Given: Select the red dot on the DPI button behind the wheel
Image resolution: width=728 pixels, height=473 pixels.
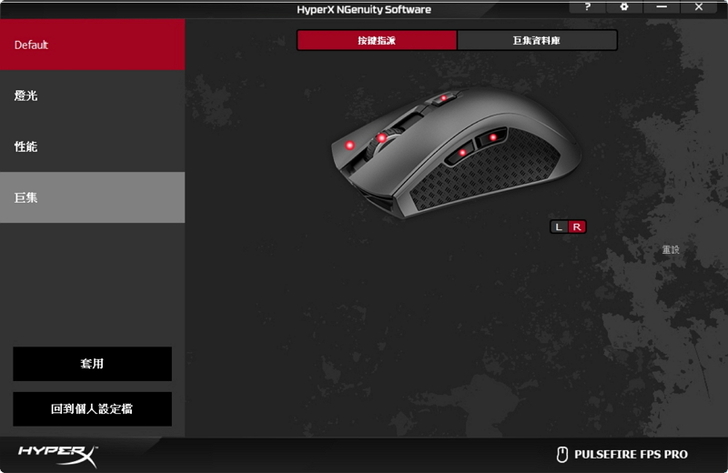Looking at the screenshot, I should click(x=440, y=99).
